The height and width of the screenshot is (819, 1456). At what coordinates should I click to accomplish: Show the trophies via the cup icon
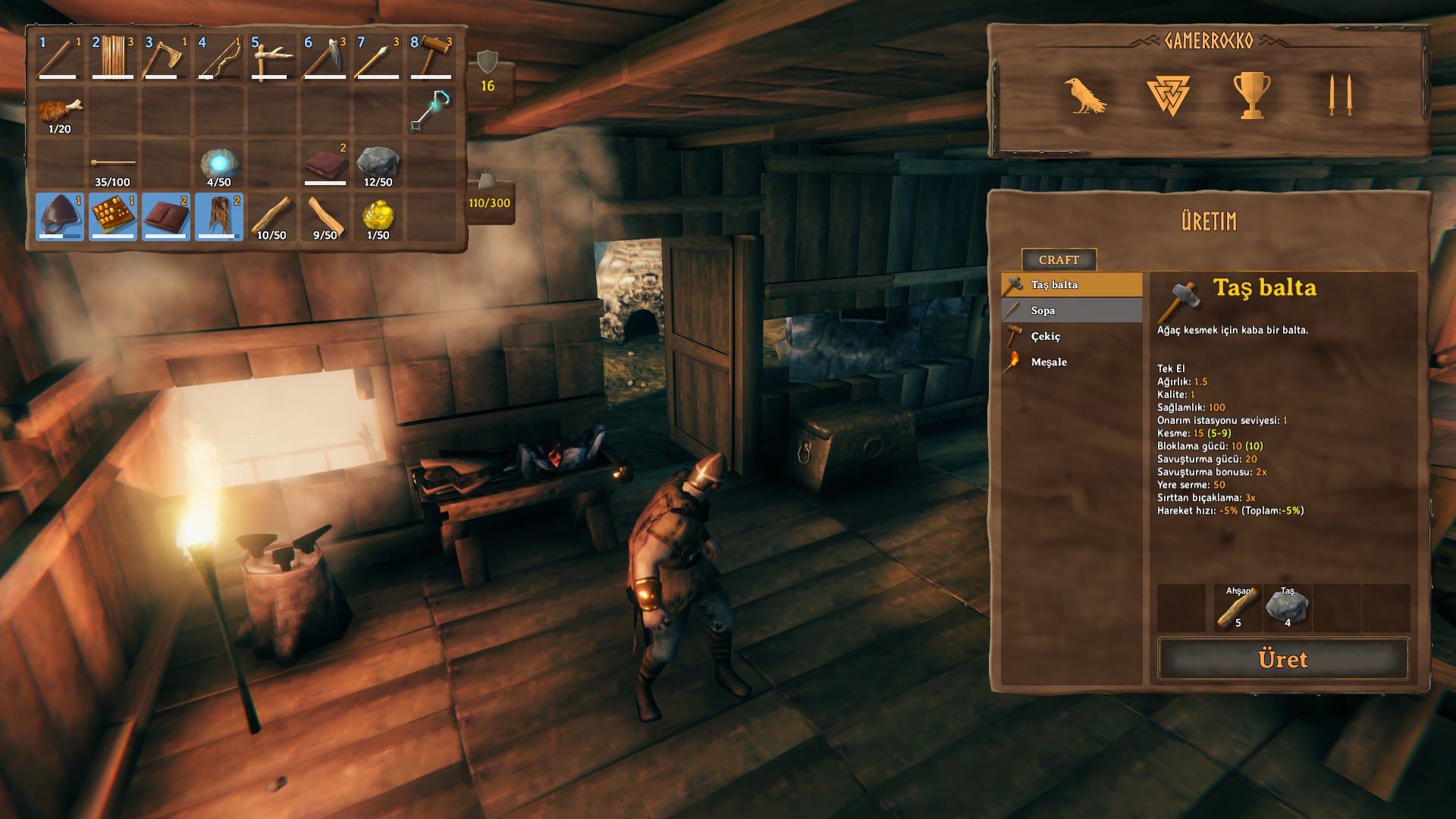pyautogui.click(x=1251, y=96)
